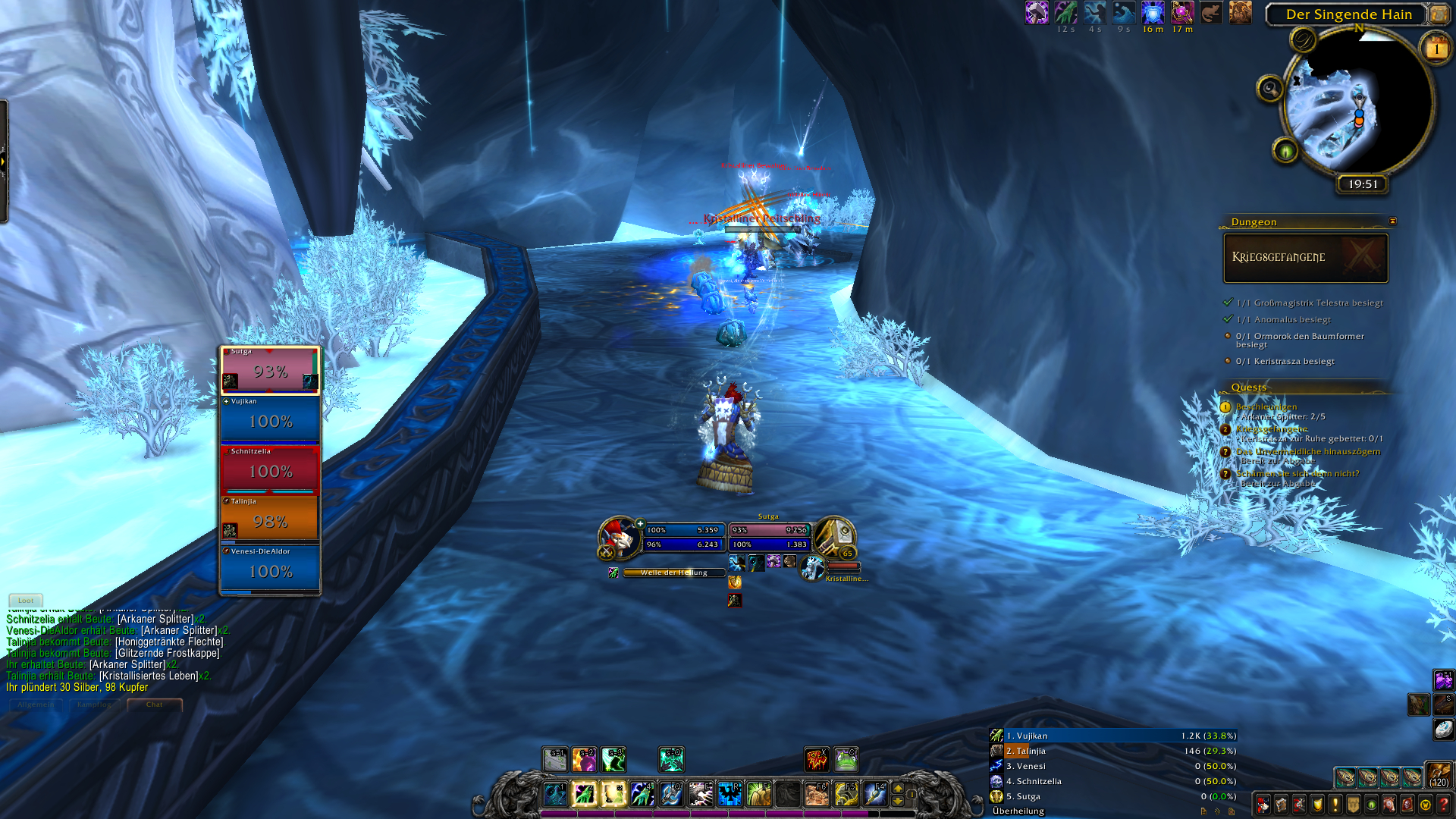Switch to the Allgemein chat tab
The height and width of the screenshot is (819, 1456).
pos(35,704)
